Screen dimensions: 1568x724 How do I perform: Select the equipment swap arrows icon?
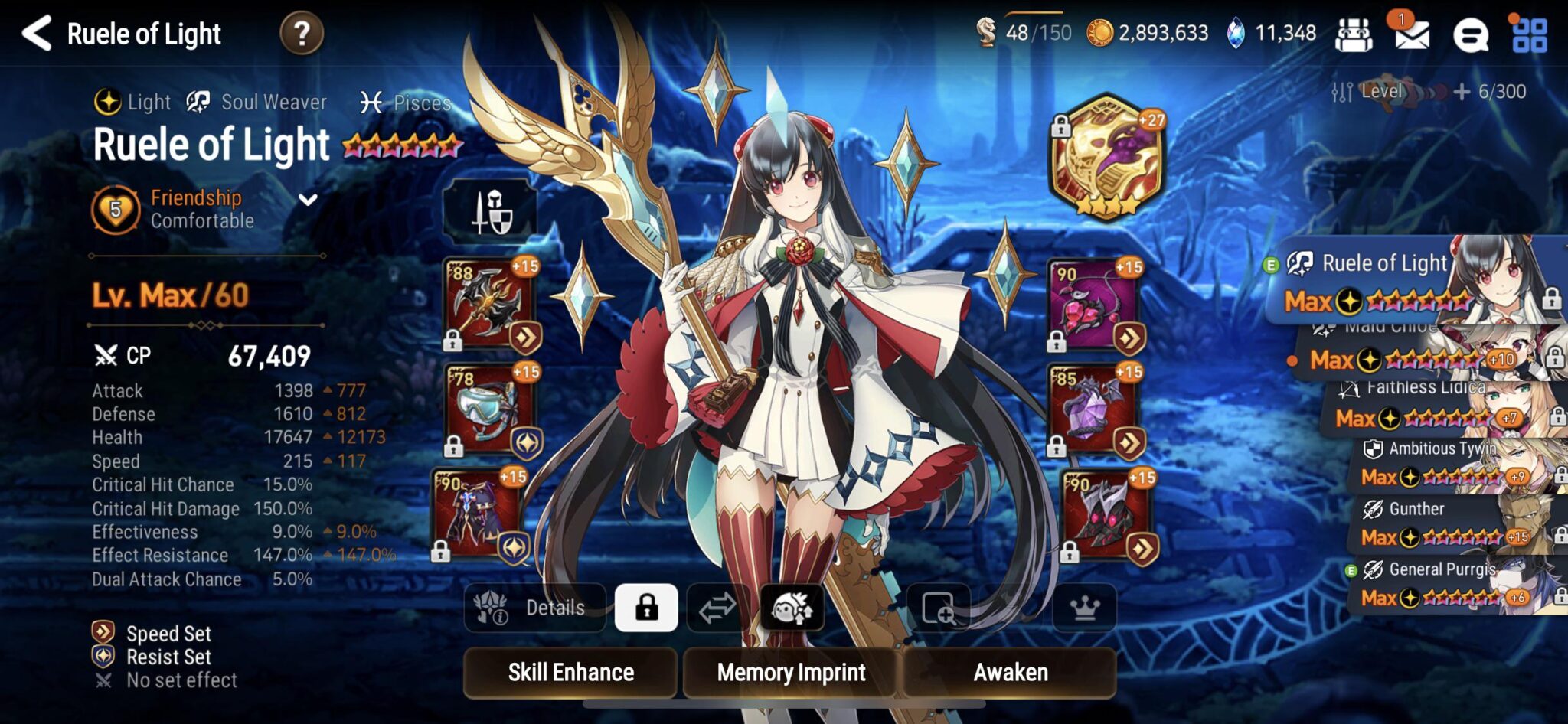[x=718, y=608]
